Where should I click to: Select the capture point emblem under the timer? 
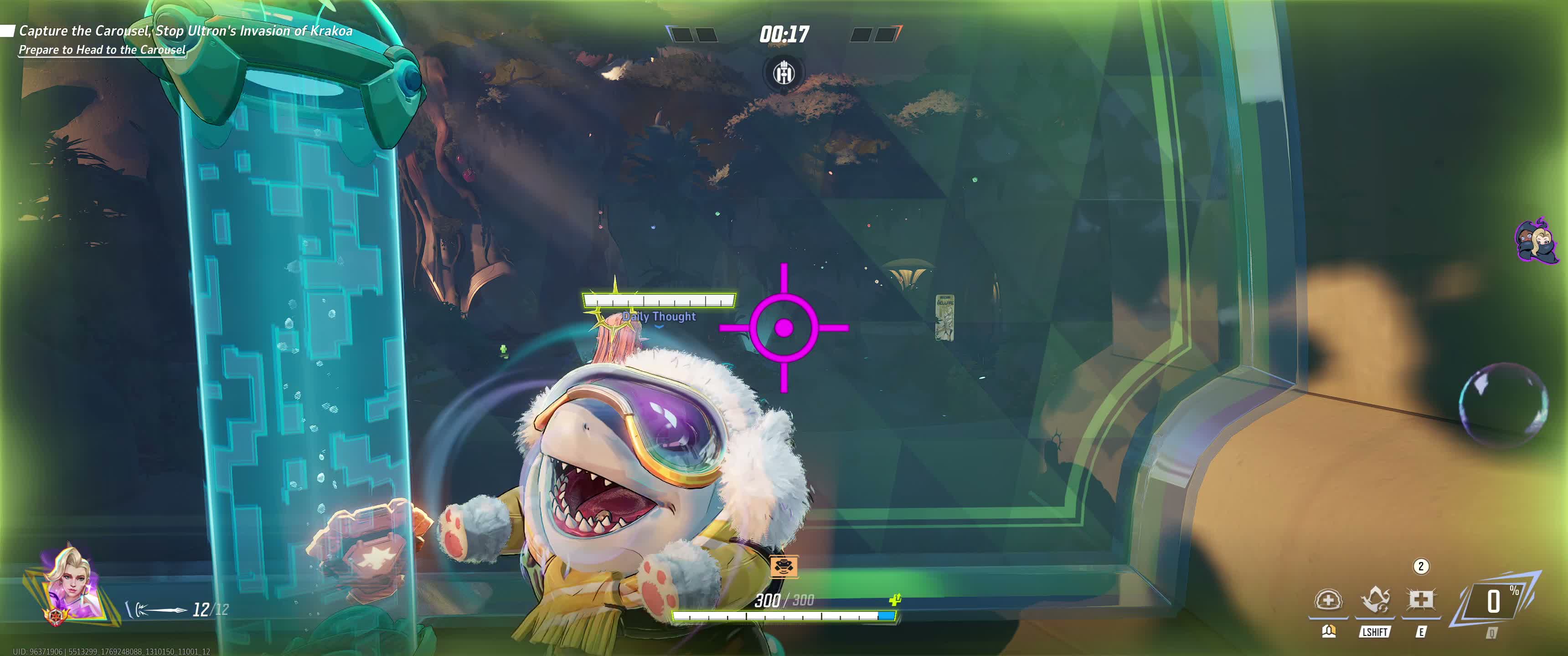point(784,74)
